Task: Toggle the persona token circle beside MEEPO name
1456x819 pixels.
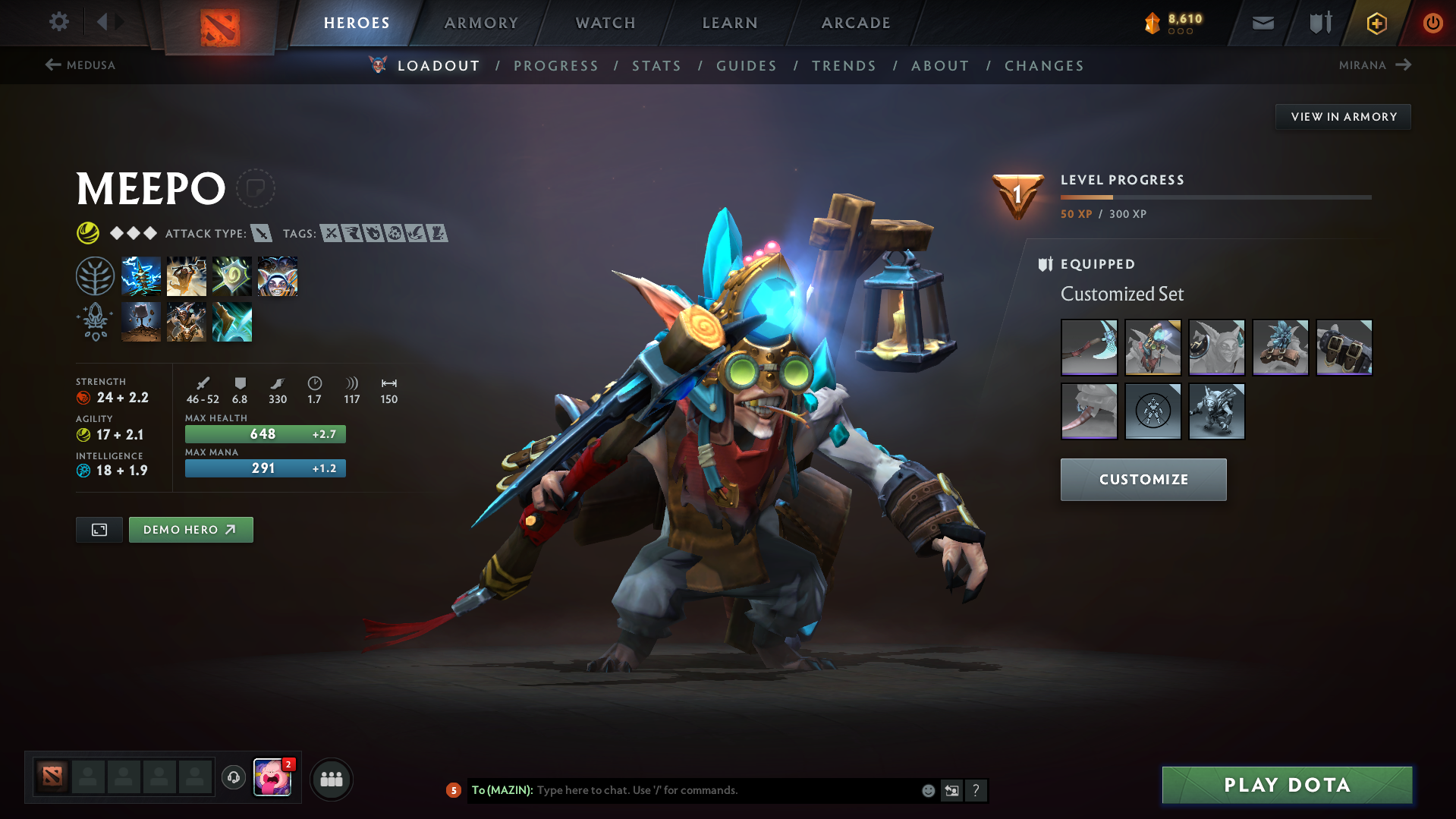Action: (256, 188)
